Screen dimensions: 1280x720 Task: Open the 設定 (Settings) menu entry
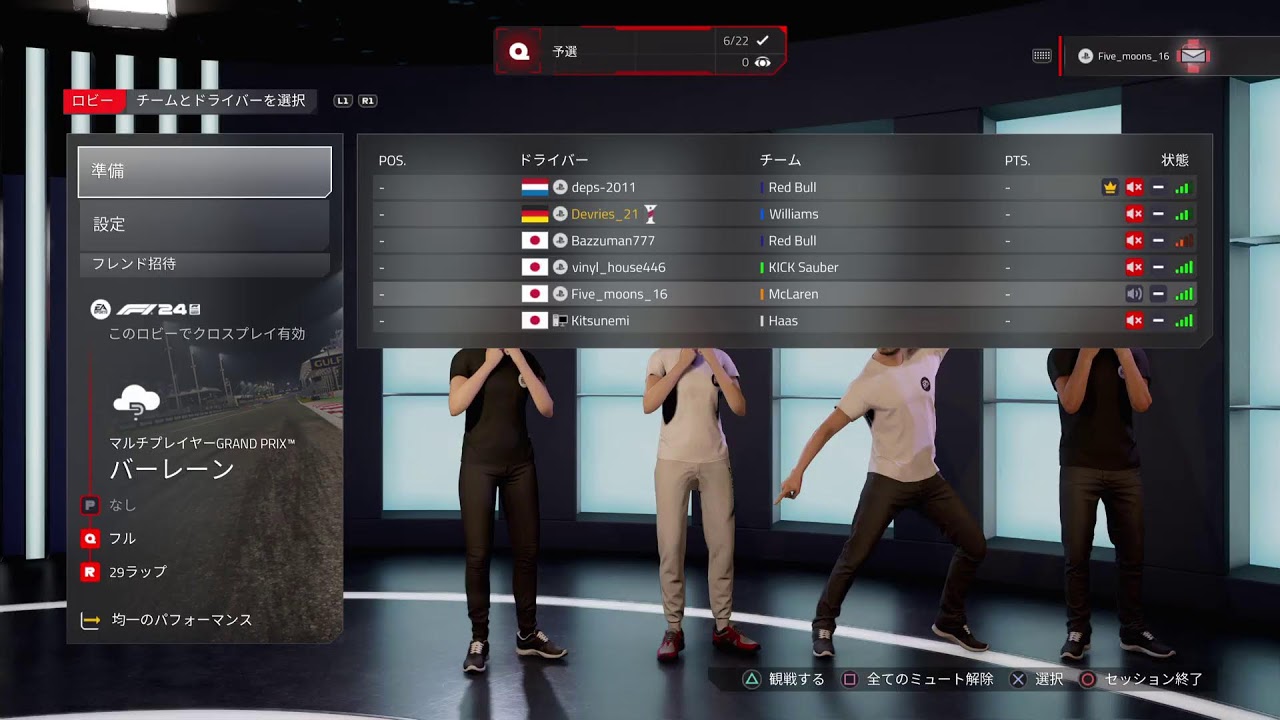(x=204, y=225)
